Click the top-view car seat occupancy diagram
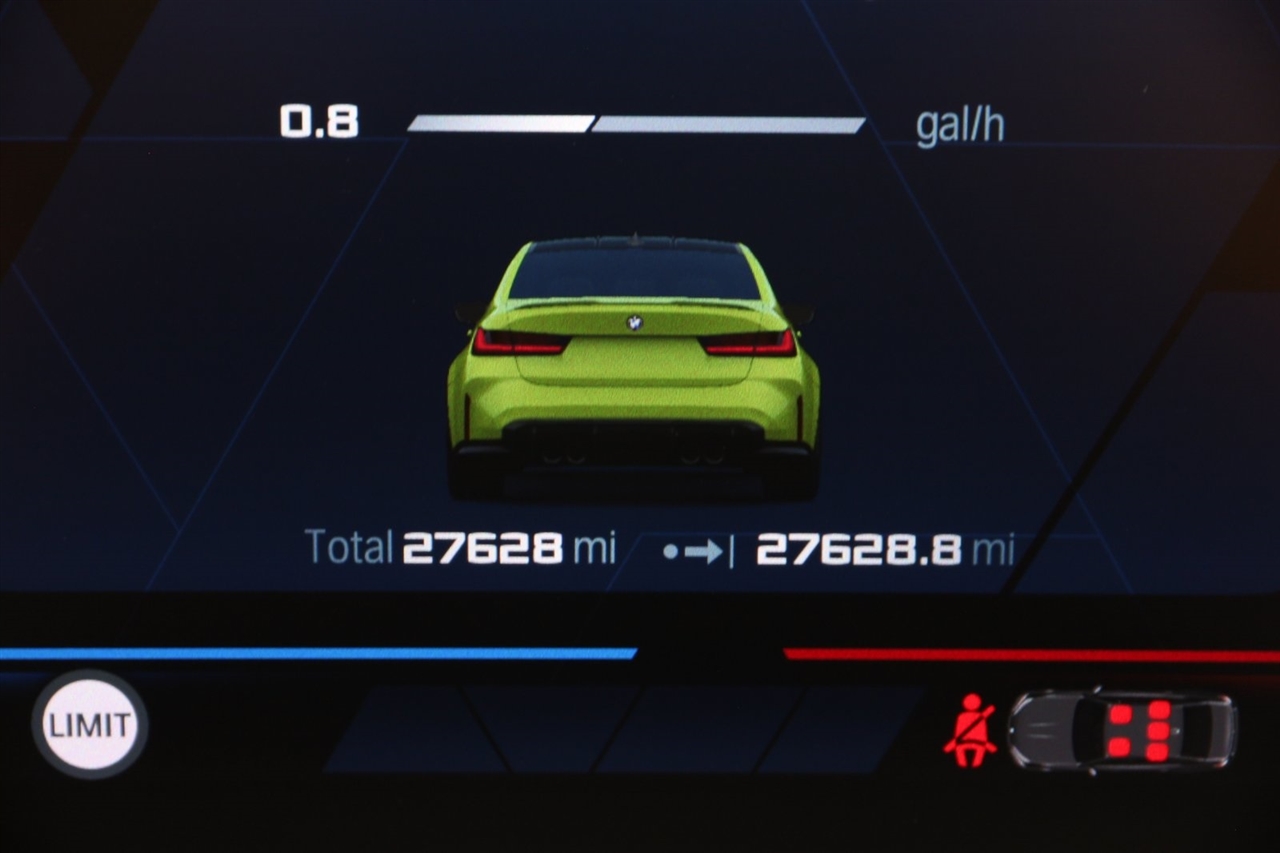 coord(1122,729)
